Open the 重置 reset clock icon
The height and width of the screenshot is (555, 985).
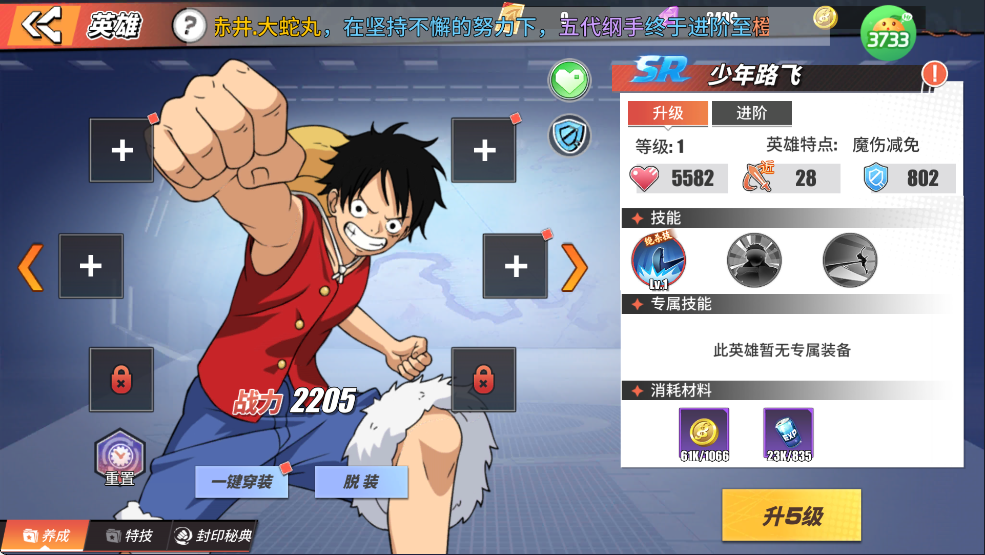[x=120, y=456]
